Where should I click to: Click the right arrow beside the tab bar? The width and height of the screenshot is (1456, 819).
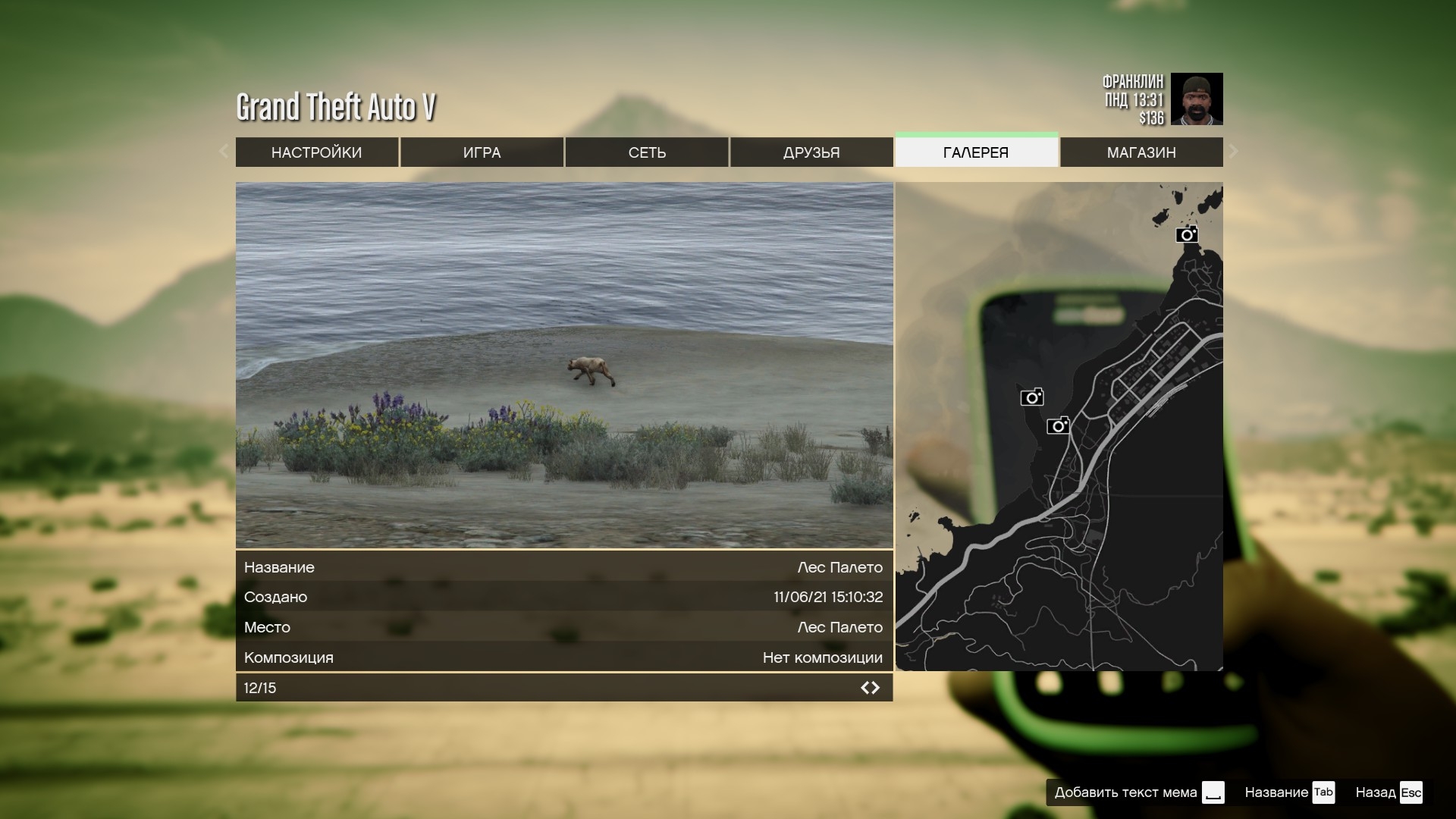(x=1234, y=151)
